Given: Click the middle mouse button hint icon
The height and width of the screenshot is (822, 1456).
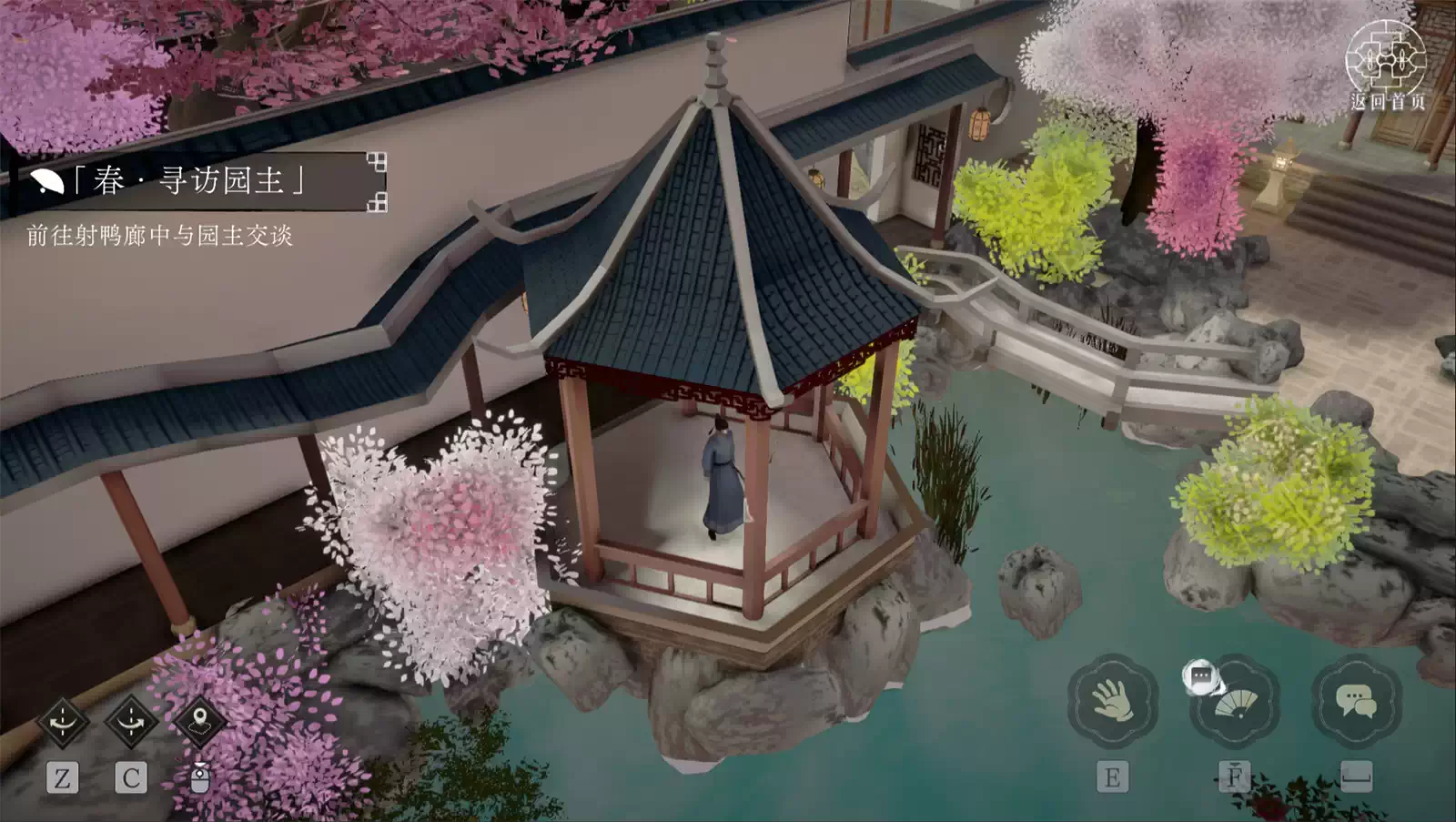Looking at the screenshot, I should [202, 779].
